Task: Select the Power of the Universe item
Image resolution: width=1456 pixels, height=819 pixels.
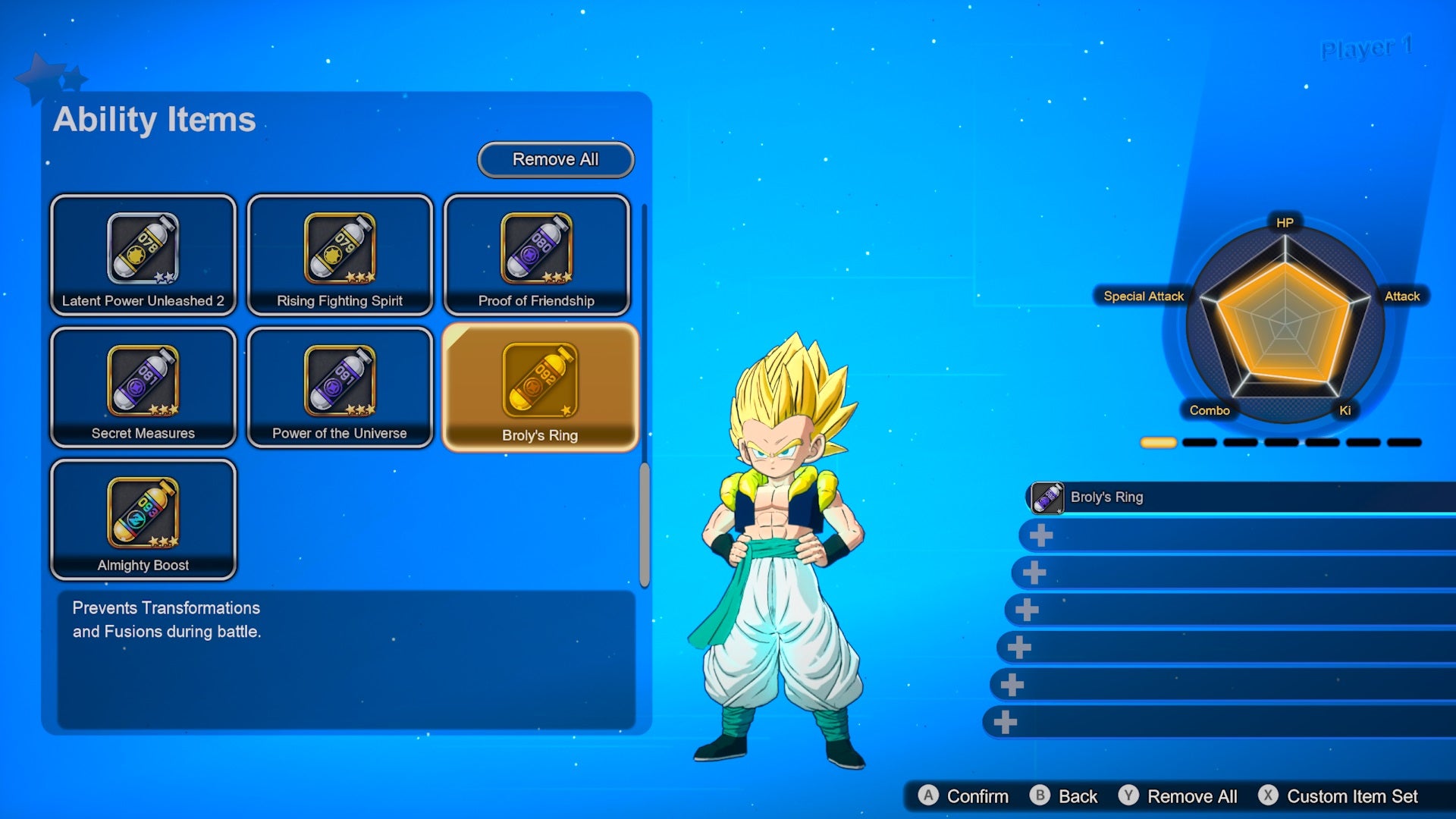Action: pos(340,387)
